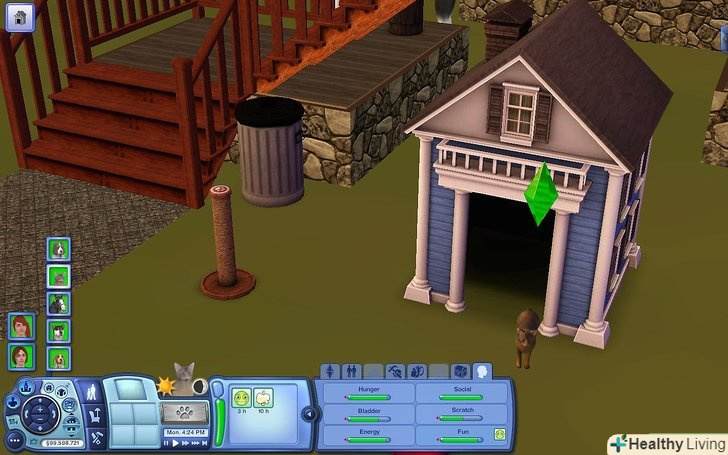Image resolution: width=728 pixels, height=455 pixels.
Task: Open the Inventory box tab
Action: (460, 371)
